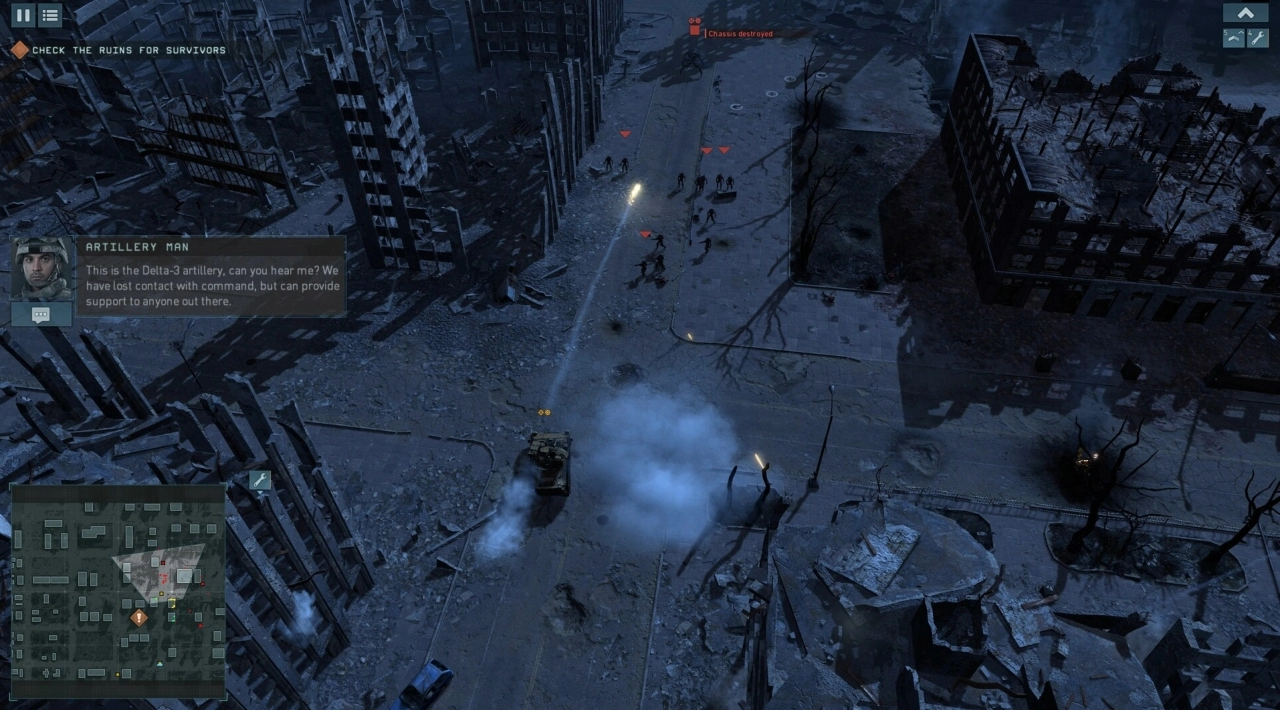Image resolution: width=1280 pixels, height=710 pixels.
Task: Select the rank chevron group numbered 5
Action: pyautogui.click(x=1234, y=38)
